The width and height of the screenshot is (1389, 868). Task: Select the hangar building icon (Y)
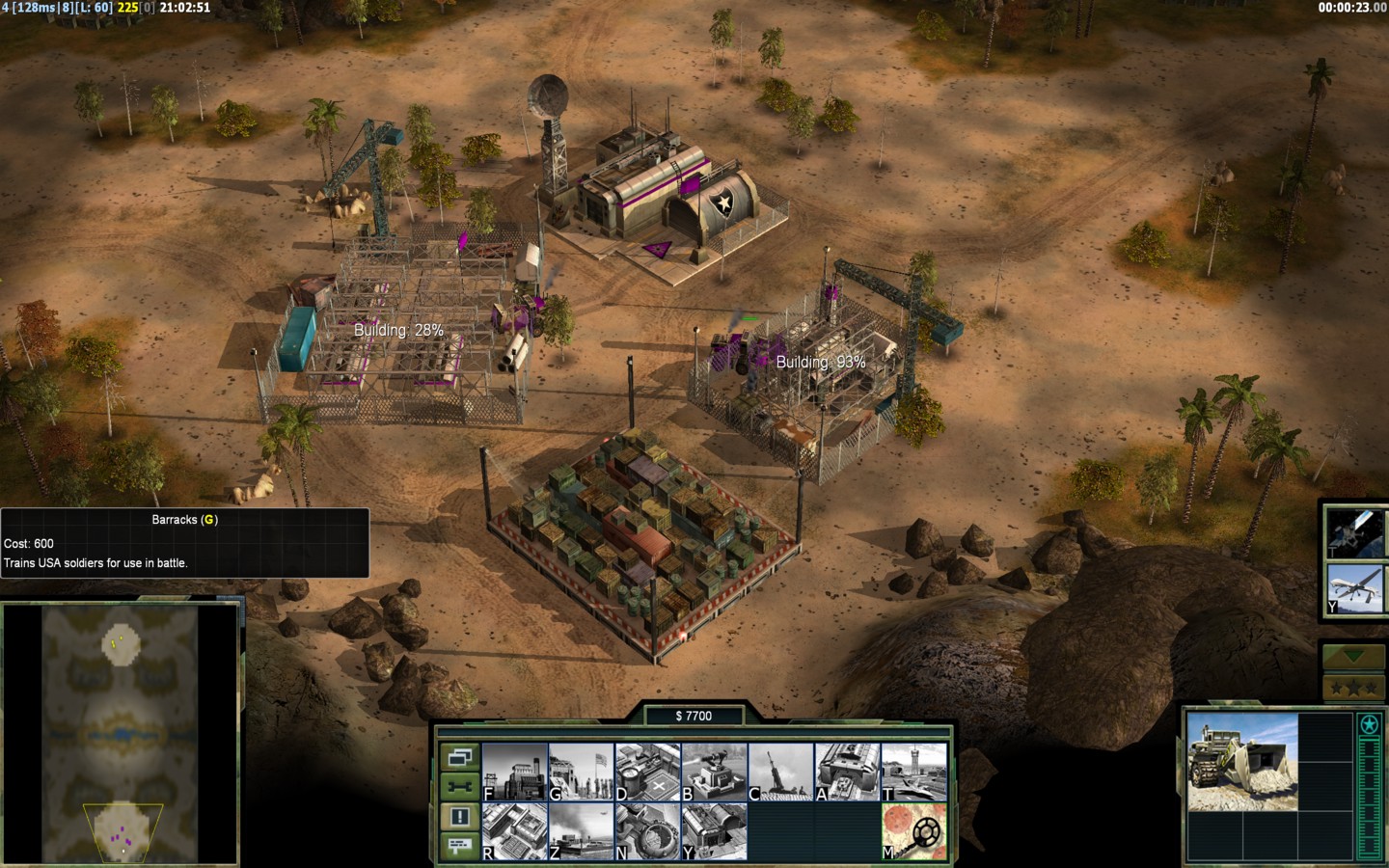coord(715,831)
